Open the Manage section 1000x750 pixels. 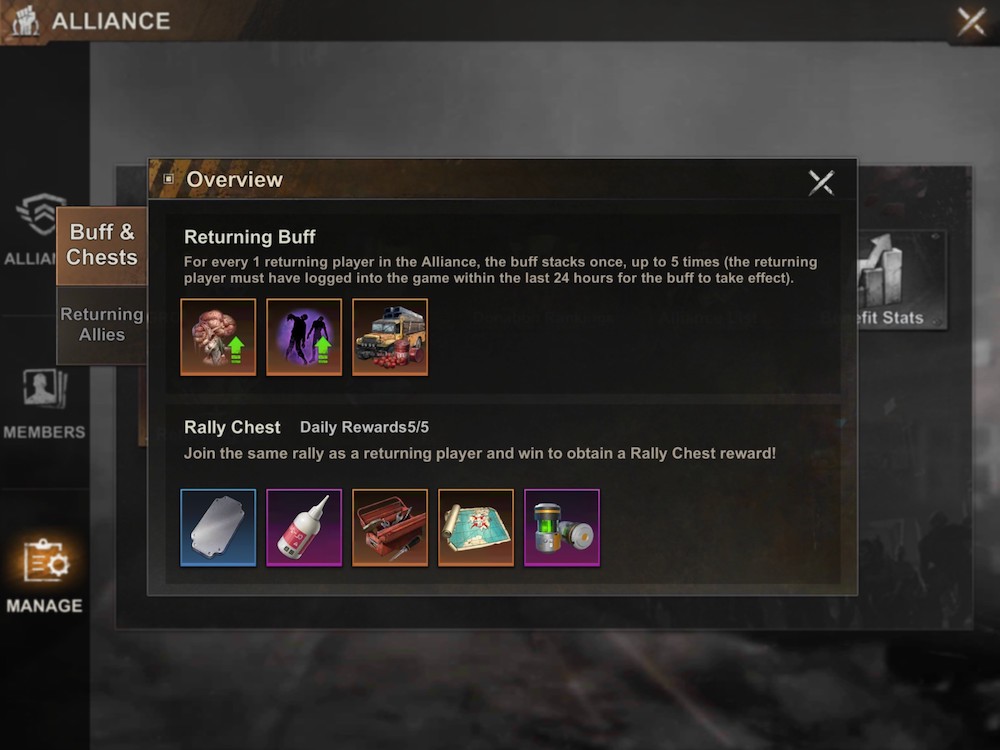[44, 576]
